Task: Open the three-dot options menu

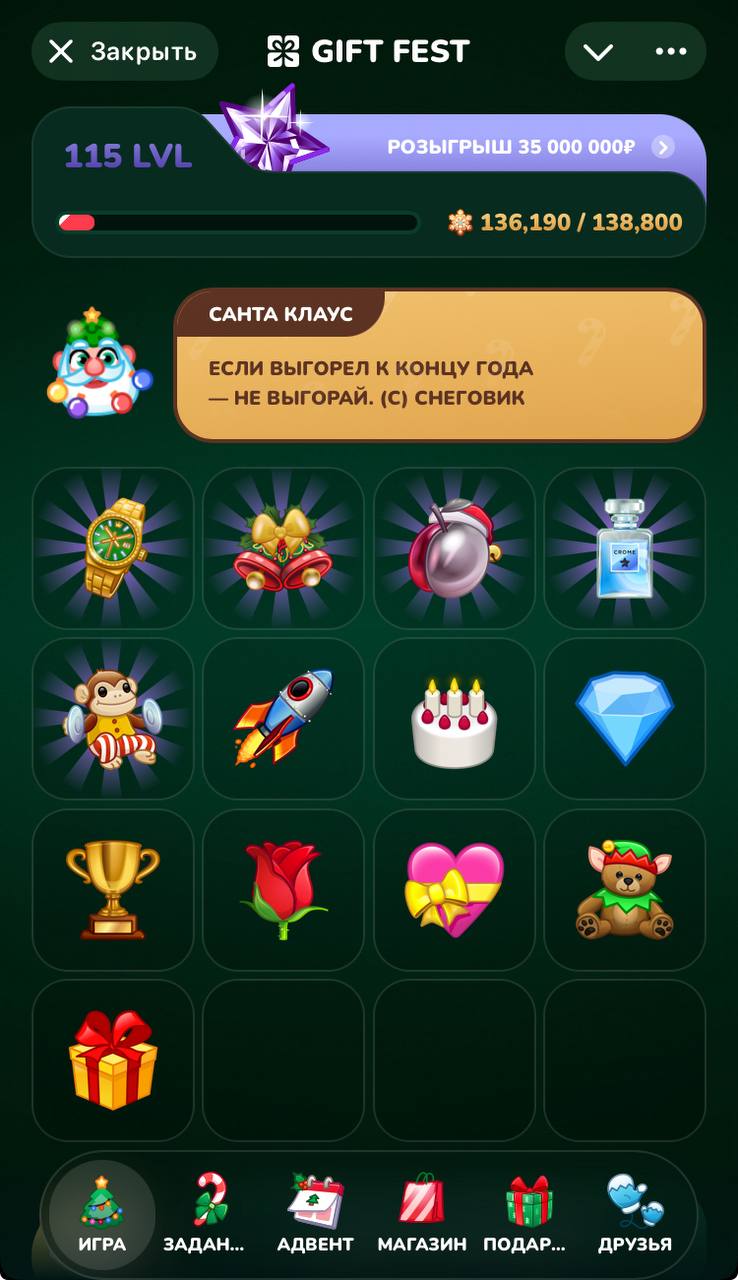Action: pyautogui.click(x=670, y=52)
